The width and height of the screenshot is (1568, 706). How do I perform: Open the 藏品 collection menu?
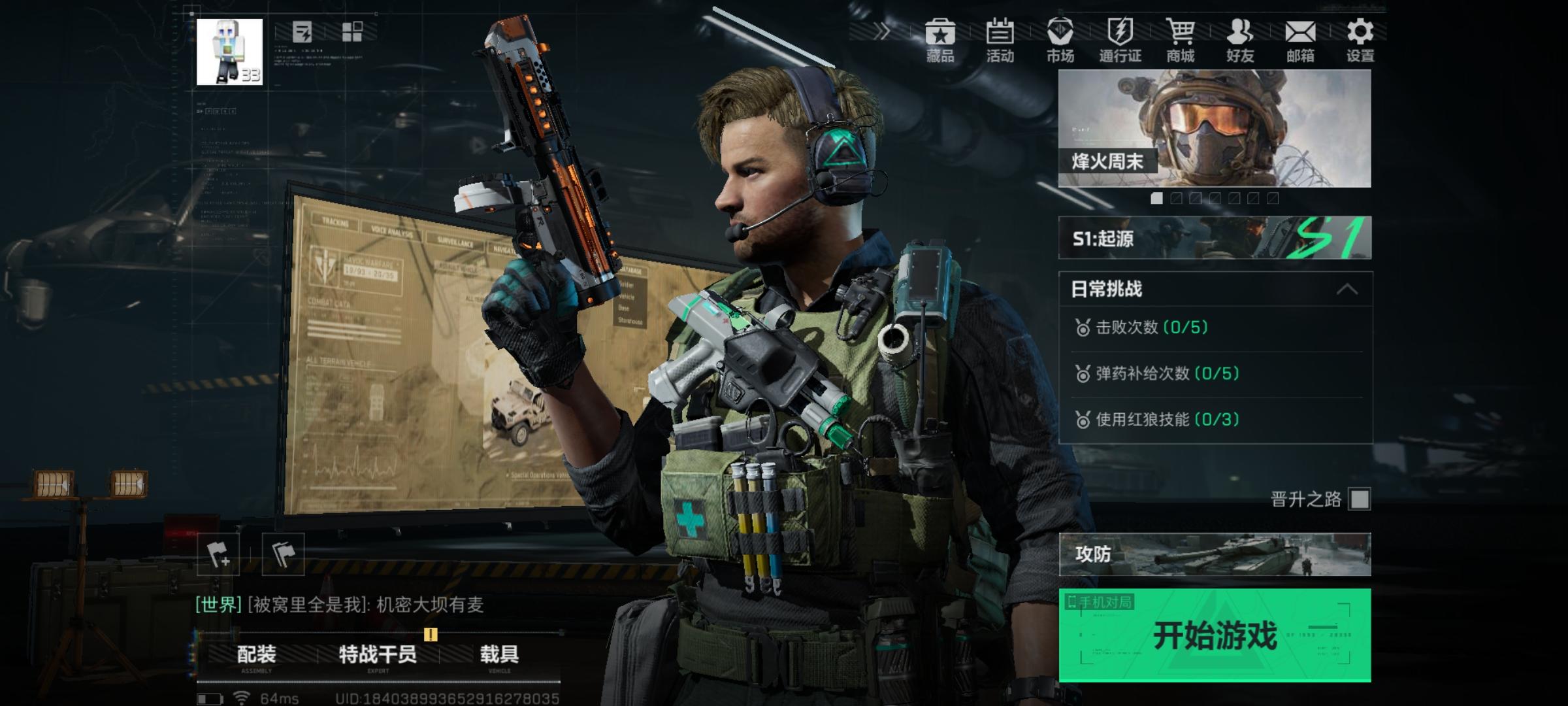tap(940, 41)
